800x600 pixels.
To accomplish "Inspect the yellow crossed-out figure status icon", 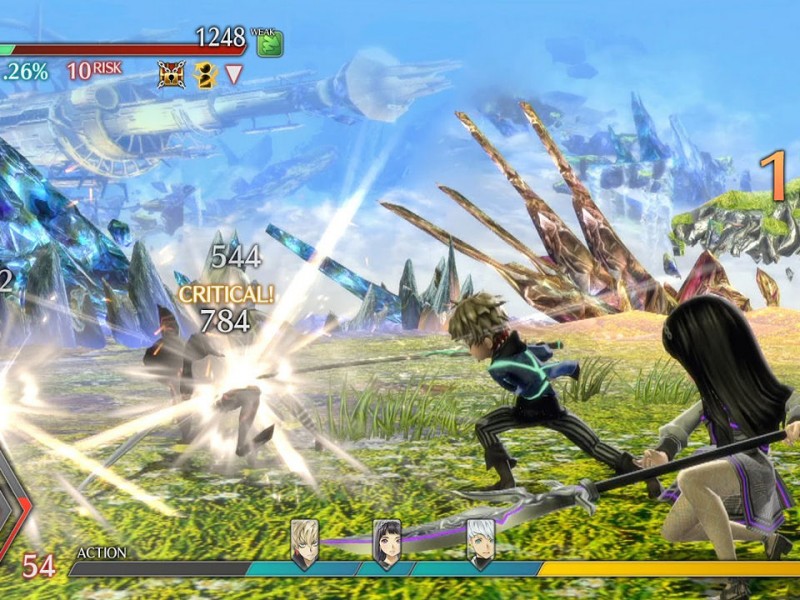I will [x=206, y=74].
